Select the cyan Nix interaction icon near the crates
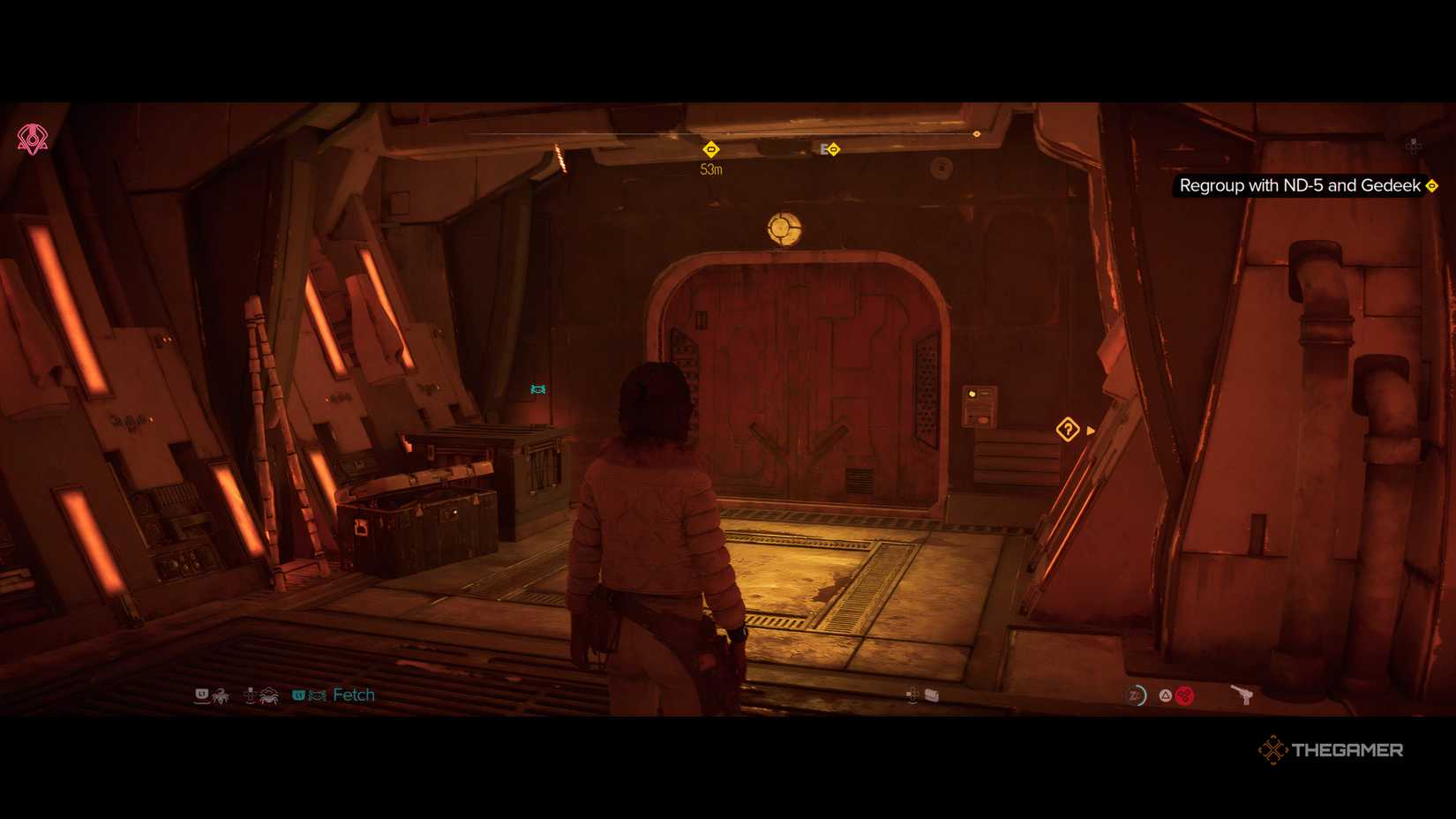 click(x=537, y=387)
